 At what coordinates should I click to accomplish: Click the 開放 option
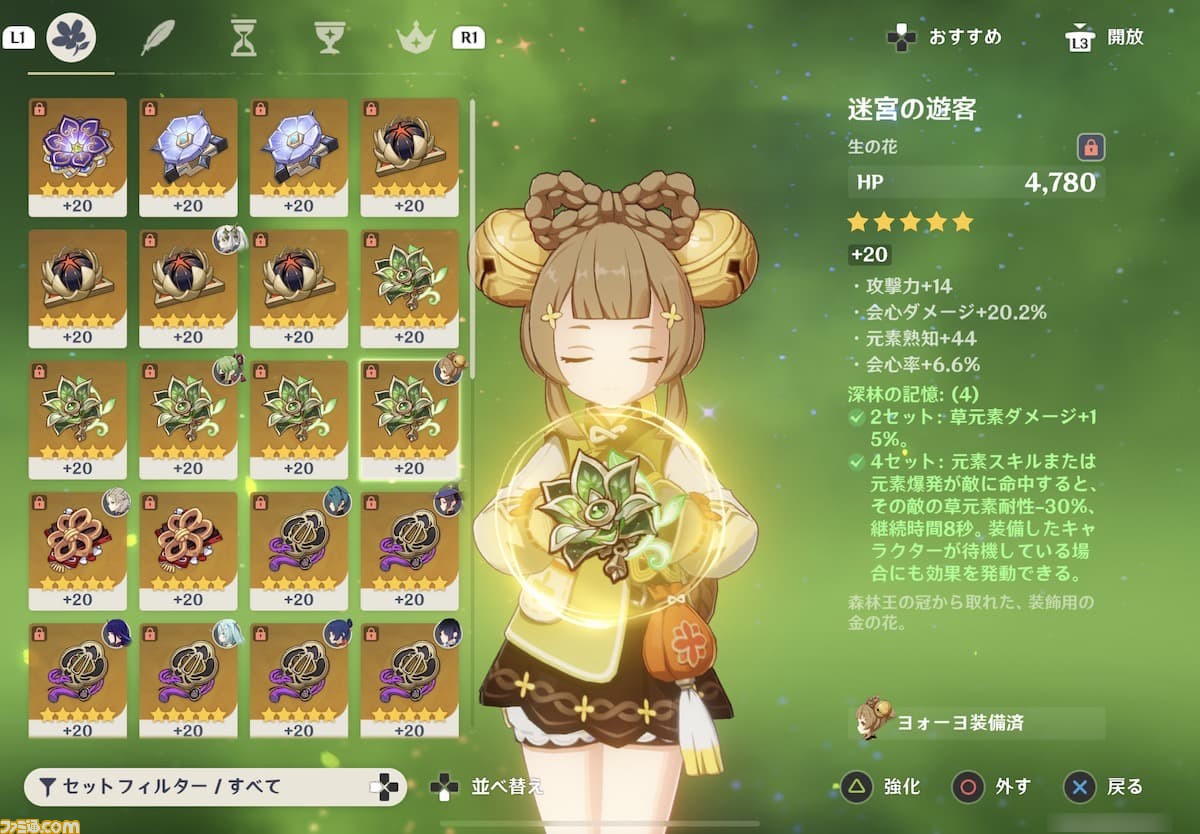1105,38
